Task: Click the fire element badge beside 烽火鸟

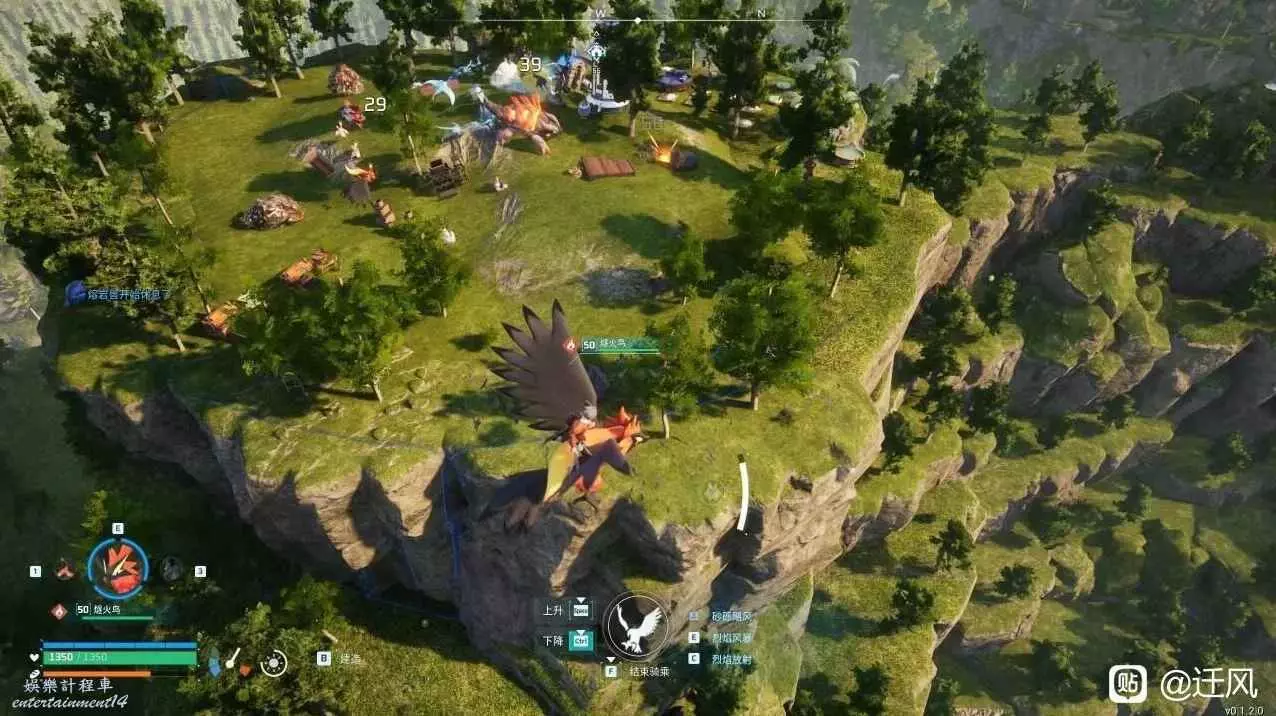Action: coord(58,610)
